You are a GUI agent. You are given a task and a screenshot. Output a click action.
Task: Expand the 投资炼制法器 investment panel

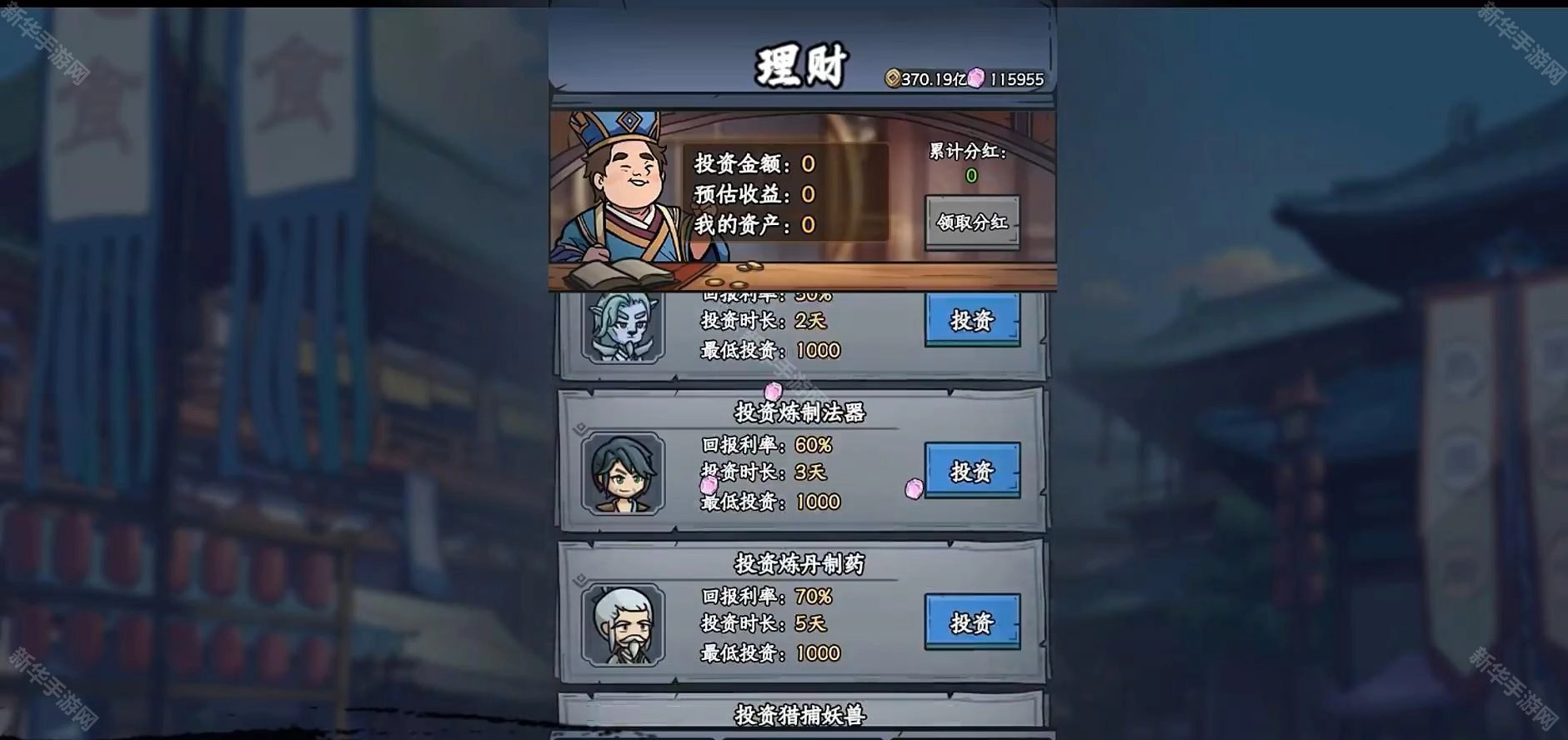pos(800,411)
